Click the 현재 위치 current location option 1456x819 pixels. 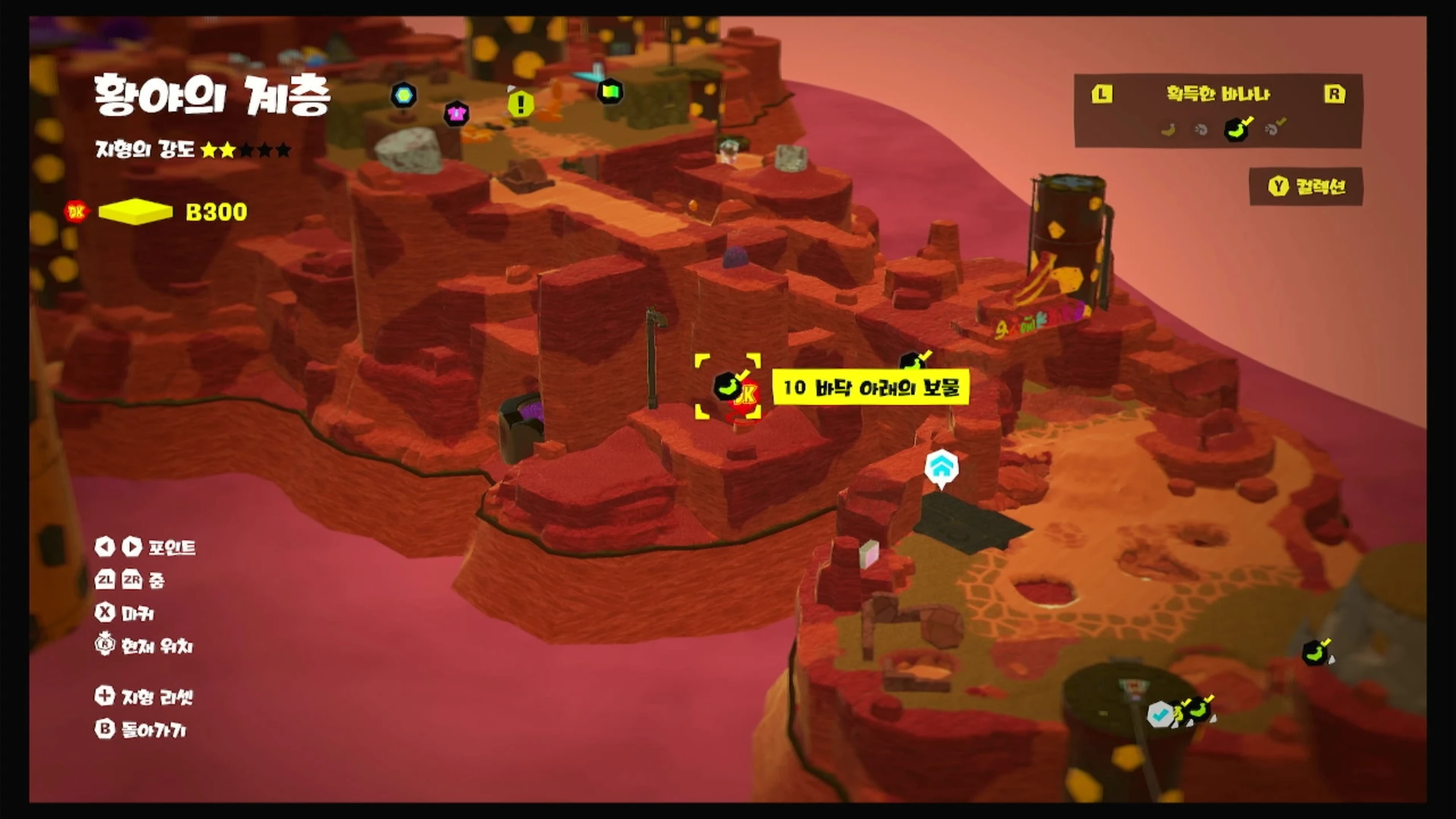point(144,646)
